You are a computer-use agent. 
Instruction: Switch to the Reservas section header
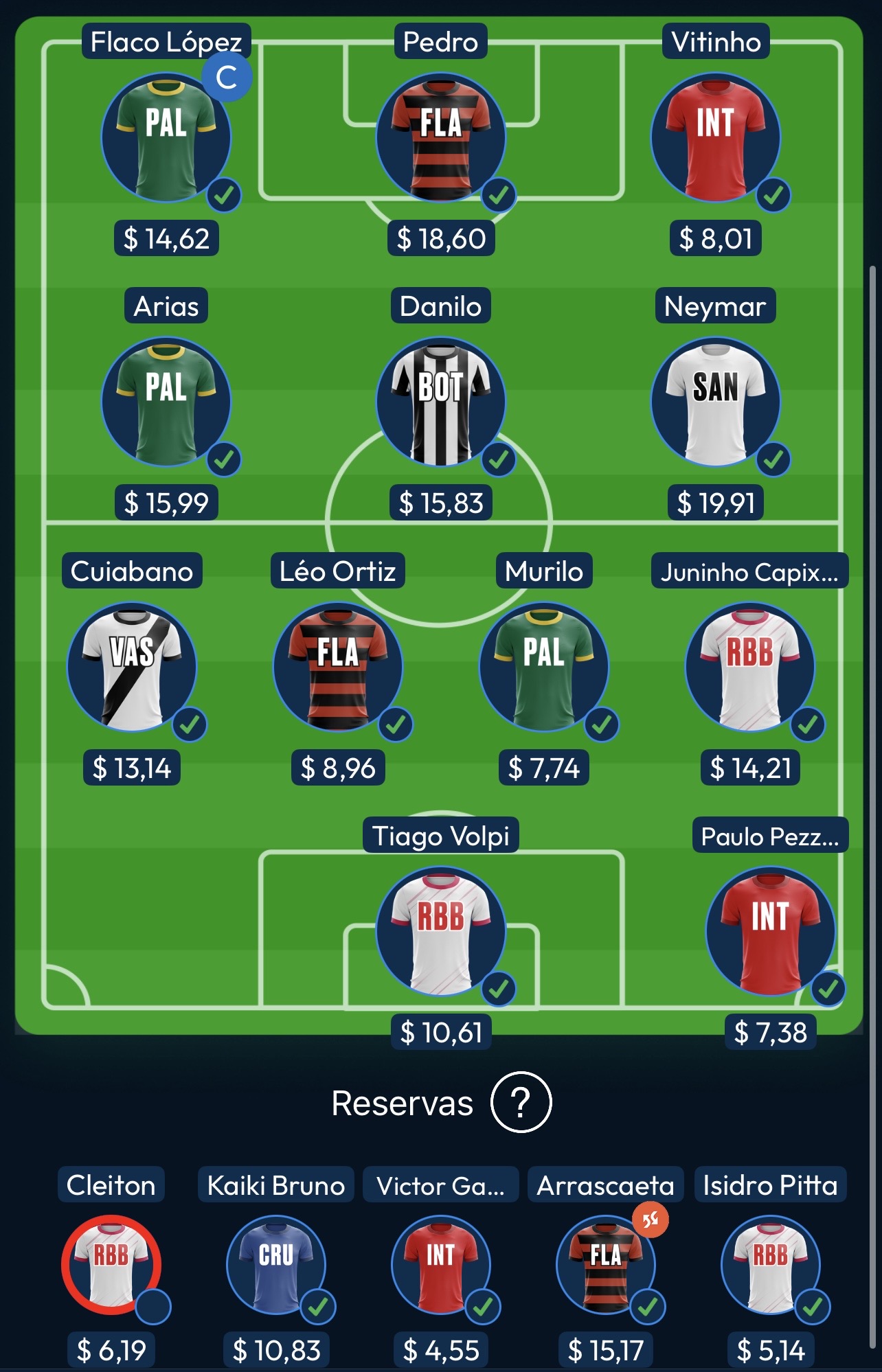[x=402, y=1102]
